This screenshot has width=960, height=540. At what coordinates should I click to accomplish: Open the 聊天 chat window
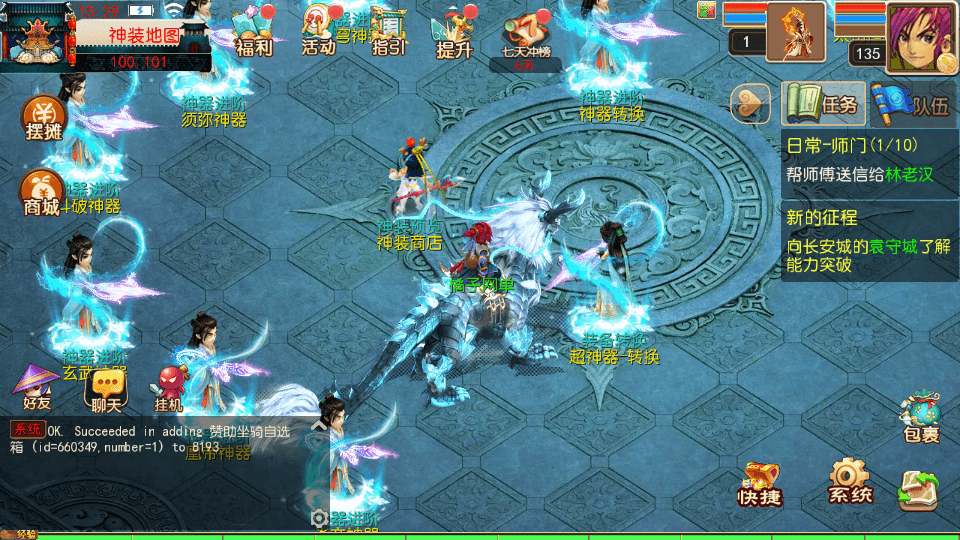[x=105, y=388]
